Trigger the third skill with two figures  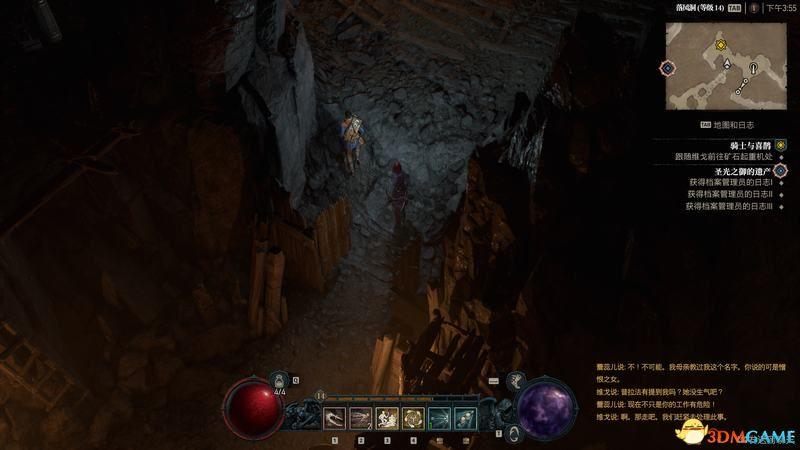[x=386, y=419]
